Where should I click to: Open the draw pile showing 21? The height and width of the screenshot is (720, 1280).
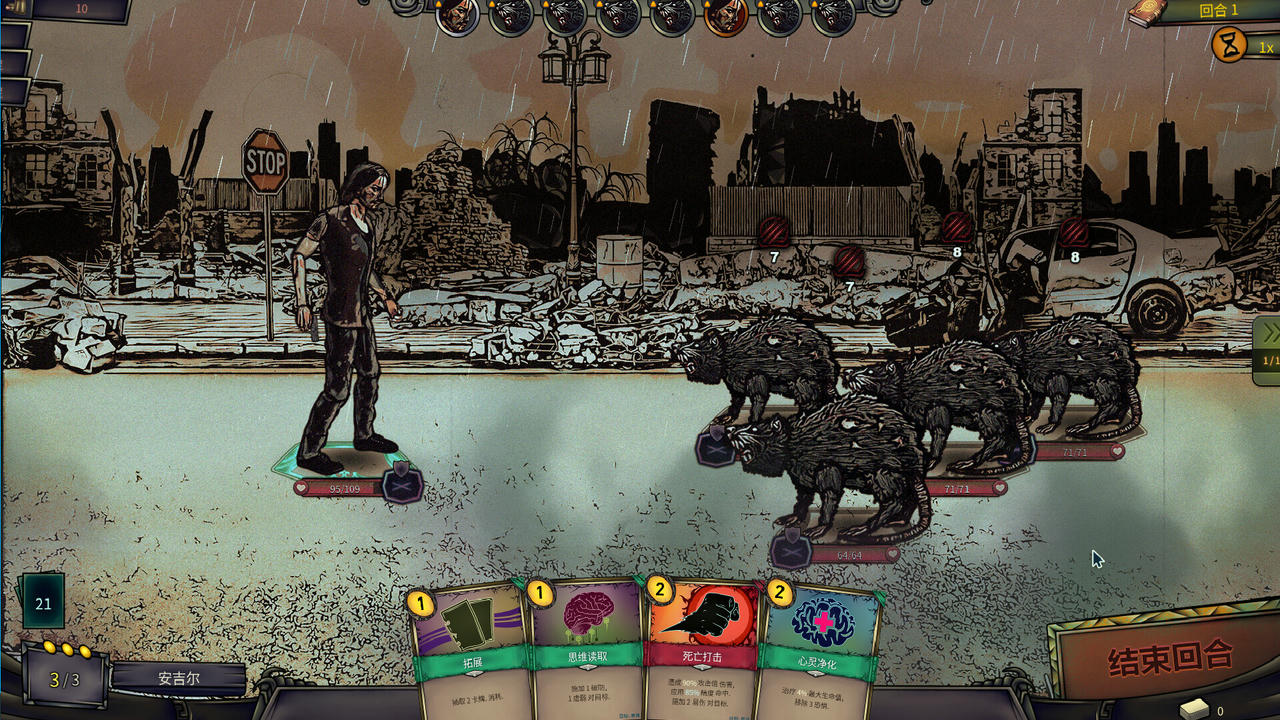(x=43, y=603)
